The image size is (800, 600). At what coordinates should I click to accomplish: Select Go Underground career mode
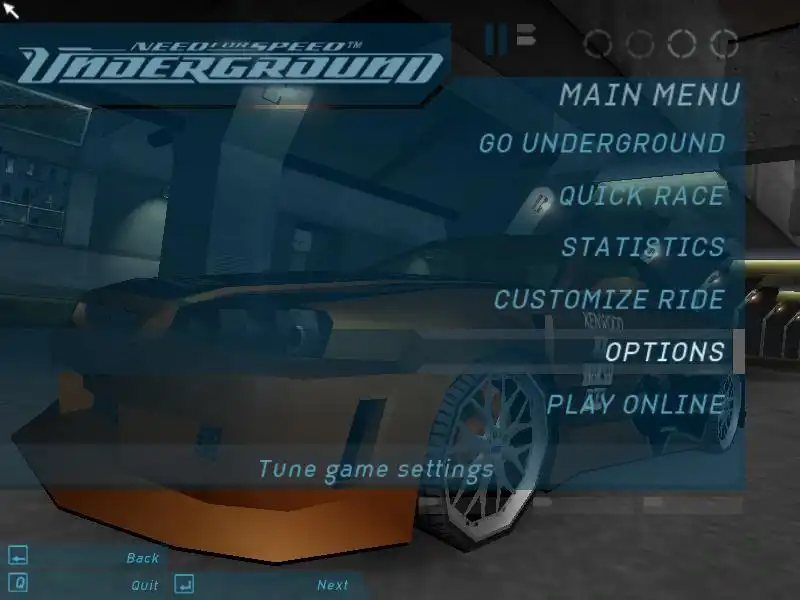[x=601, y=143]
